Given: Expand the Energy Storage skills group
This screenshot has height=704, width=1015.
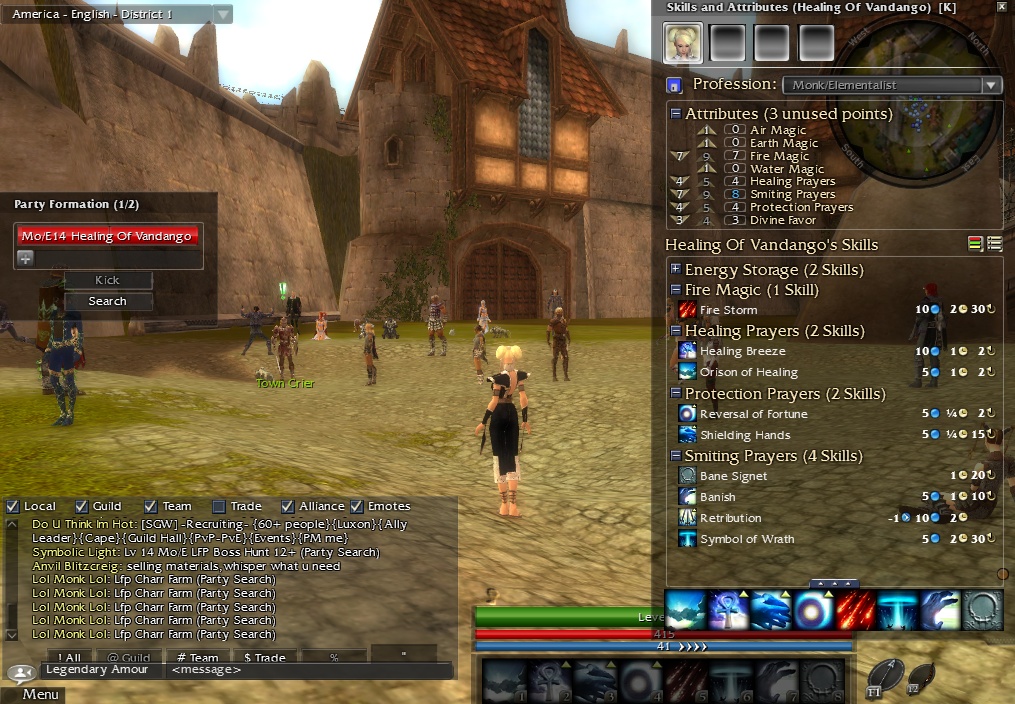Looking at the screenshot, I should 676,270.
